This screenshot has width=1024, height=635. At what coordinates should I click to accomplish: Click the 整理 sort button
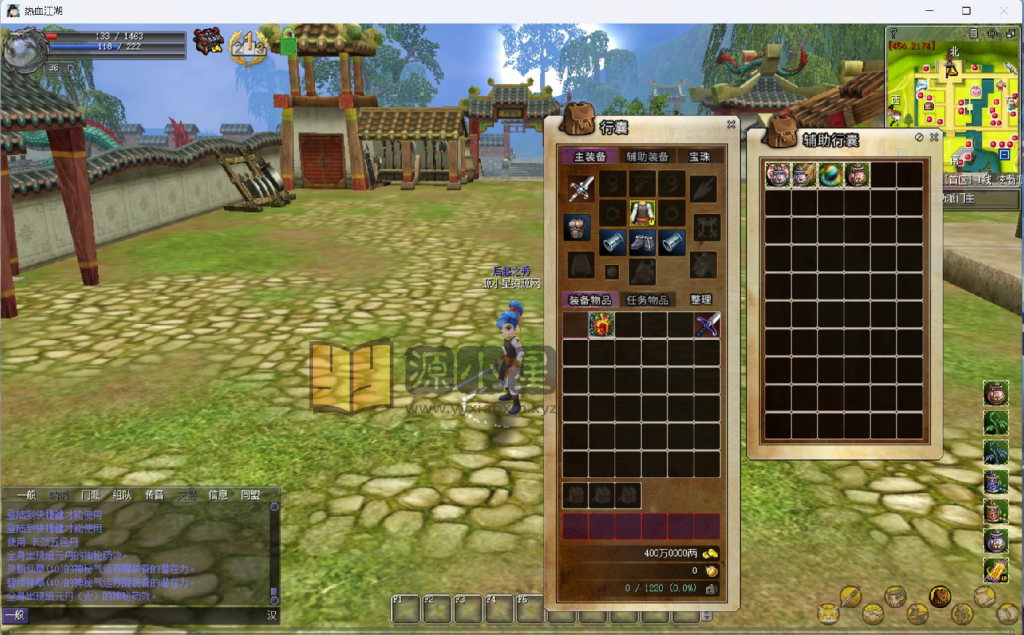(701, 300)
